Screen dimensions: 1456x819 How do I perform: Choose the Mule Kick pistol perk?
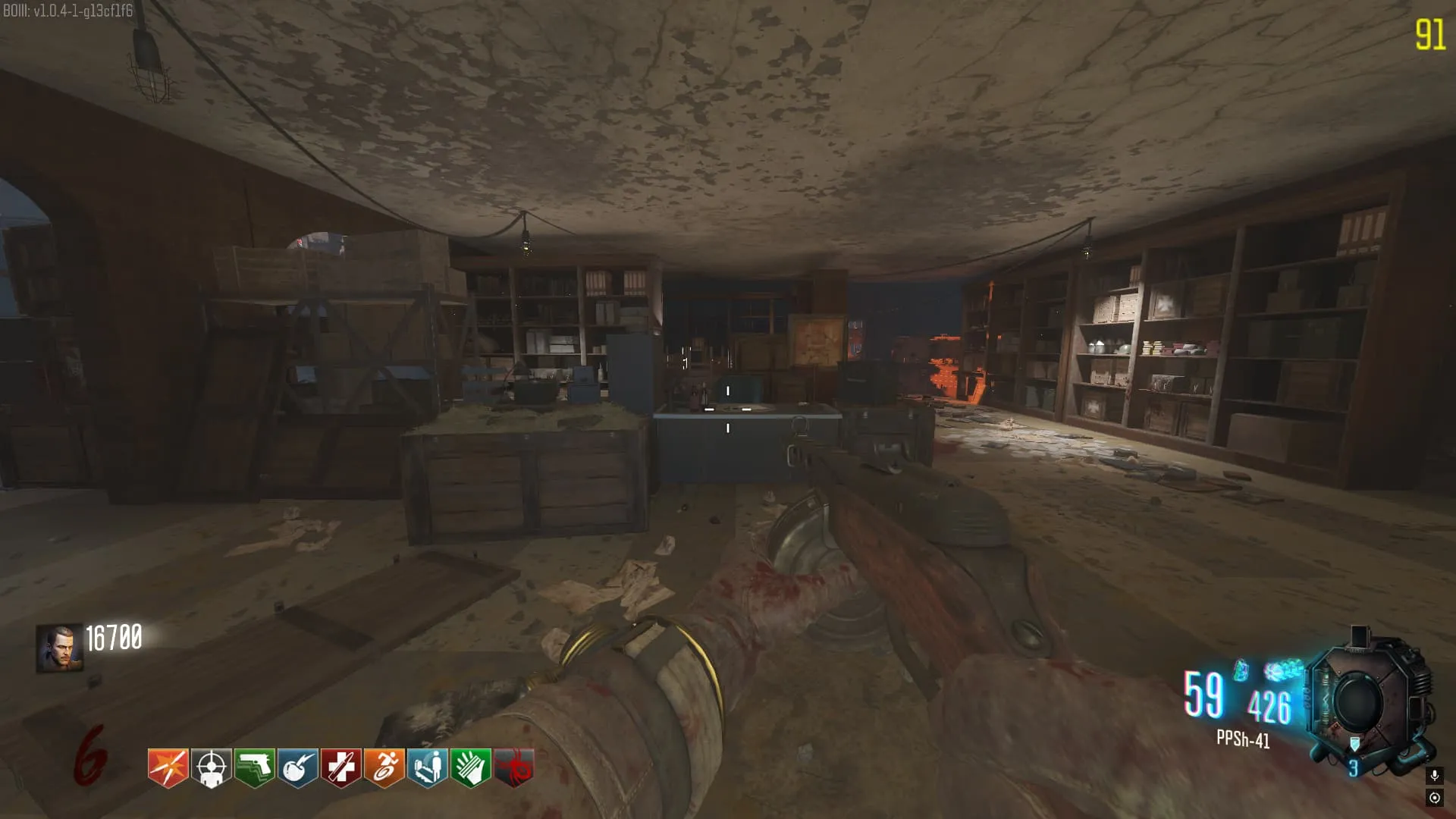(x=254, y=767)
